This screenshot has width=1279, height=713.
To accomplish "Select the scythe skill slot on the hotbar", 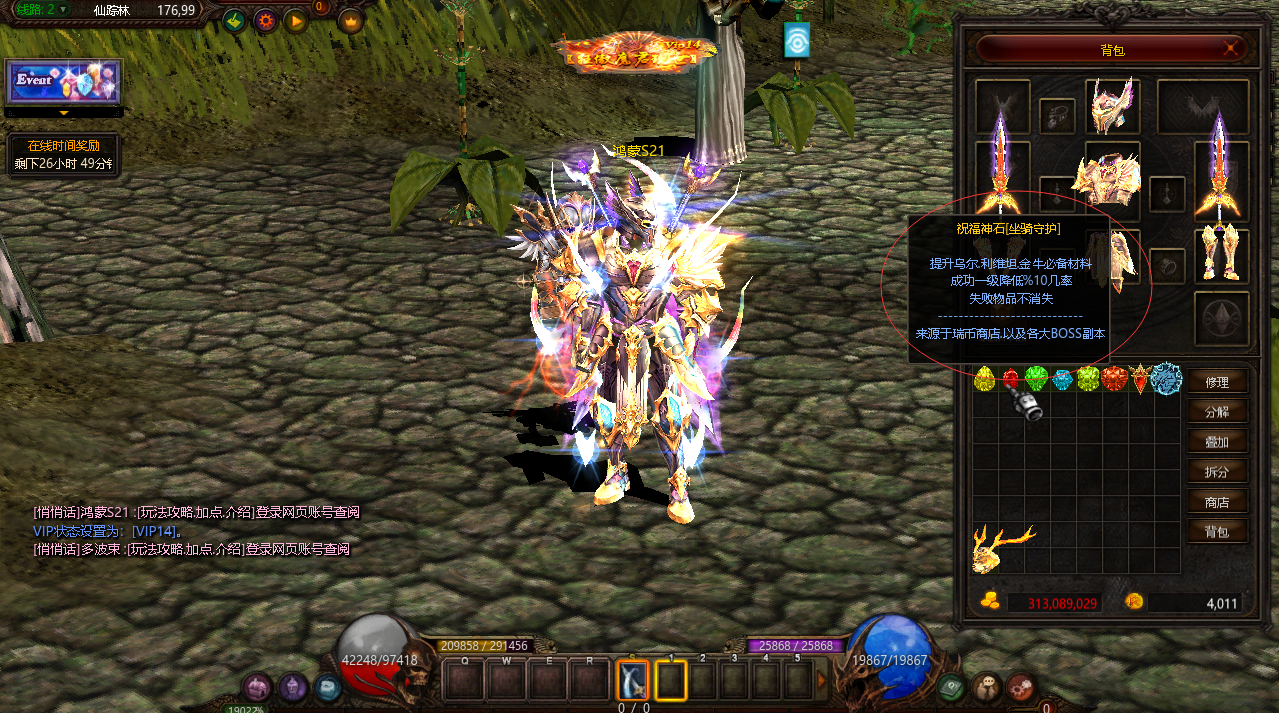I will click(632, 680).
